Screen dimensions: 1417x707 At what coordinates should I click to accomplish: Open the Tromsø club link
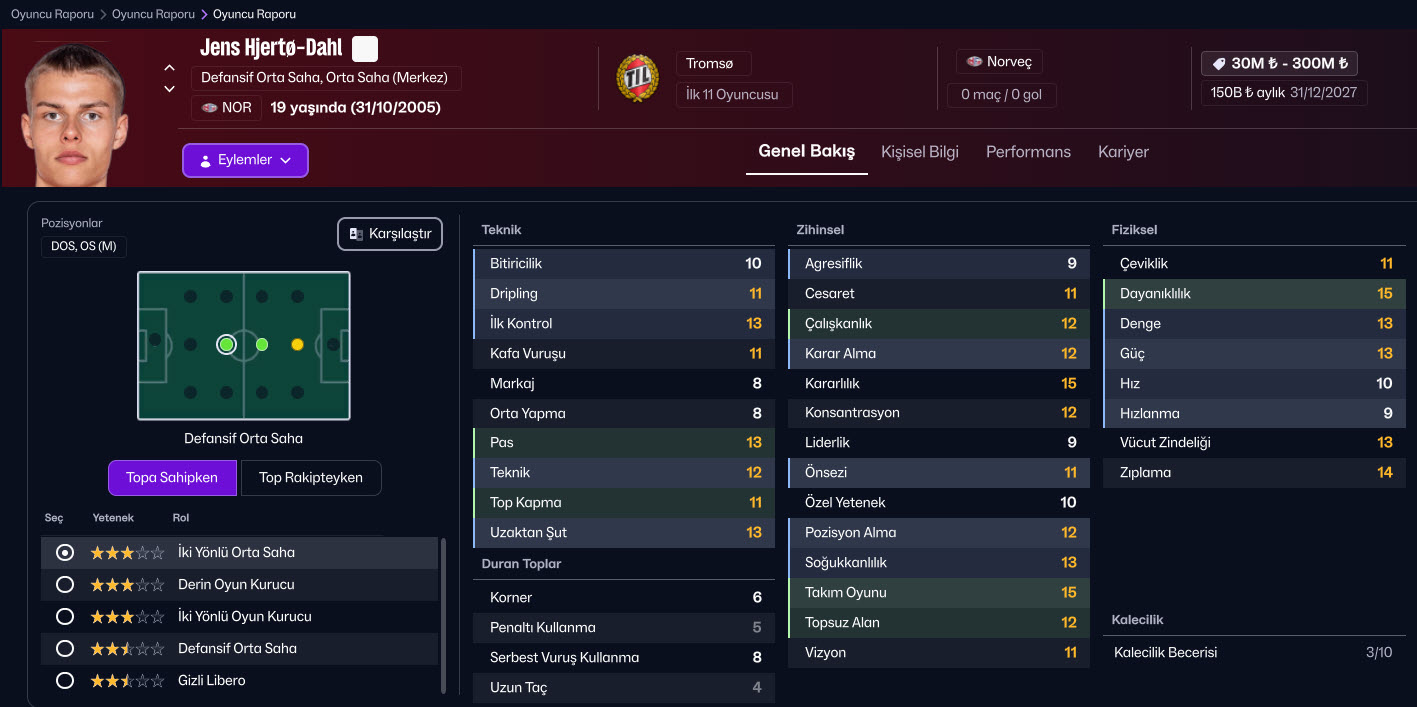click(713, 63)
